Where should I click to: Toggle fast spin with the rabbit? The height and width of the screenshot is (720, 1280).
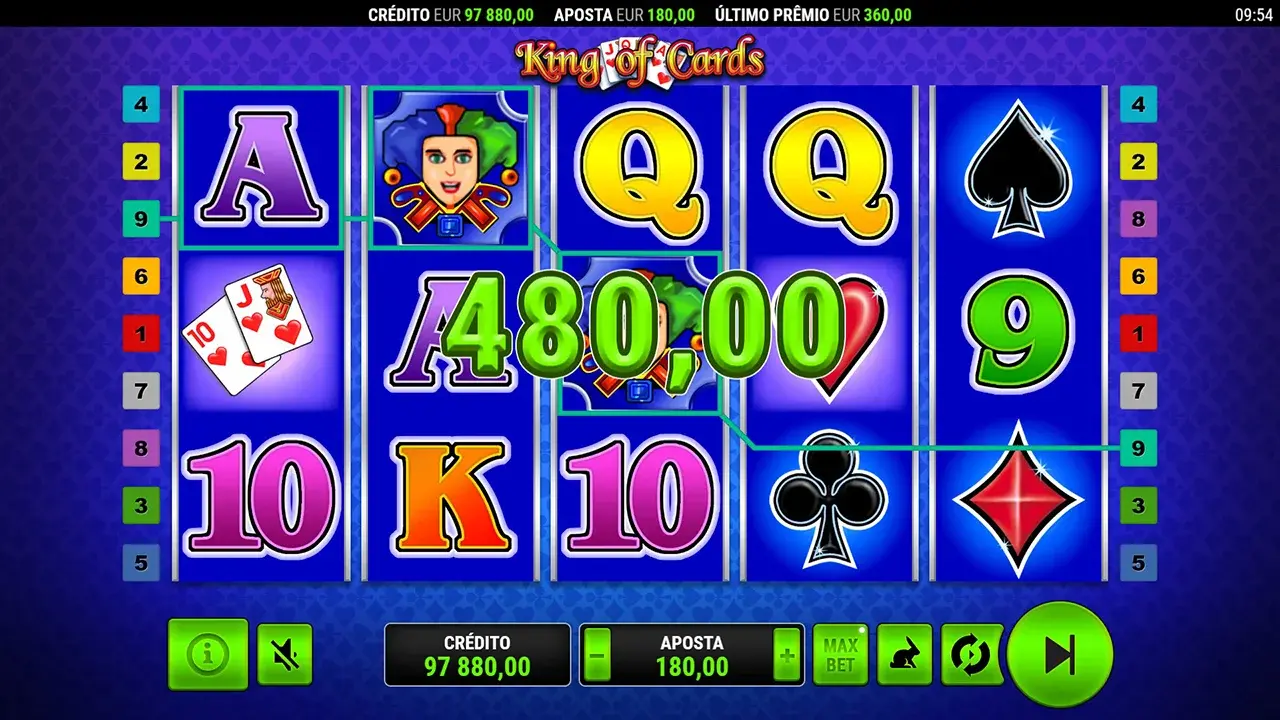click(904, 654)
